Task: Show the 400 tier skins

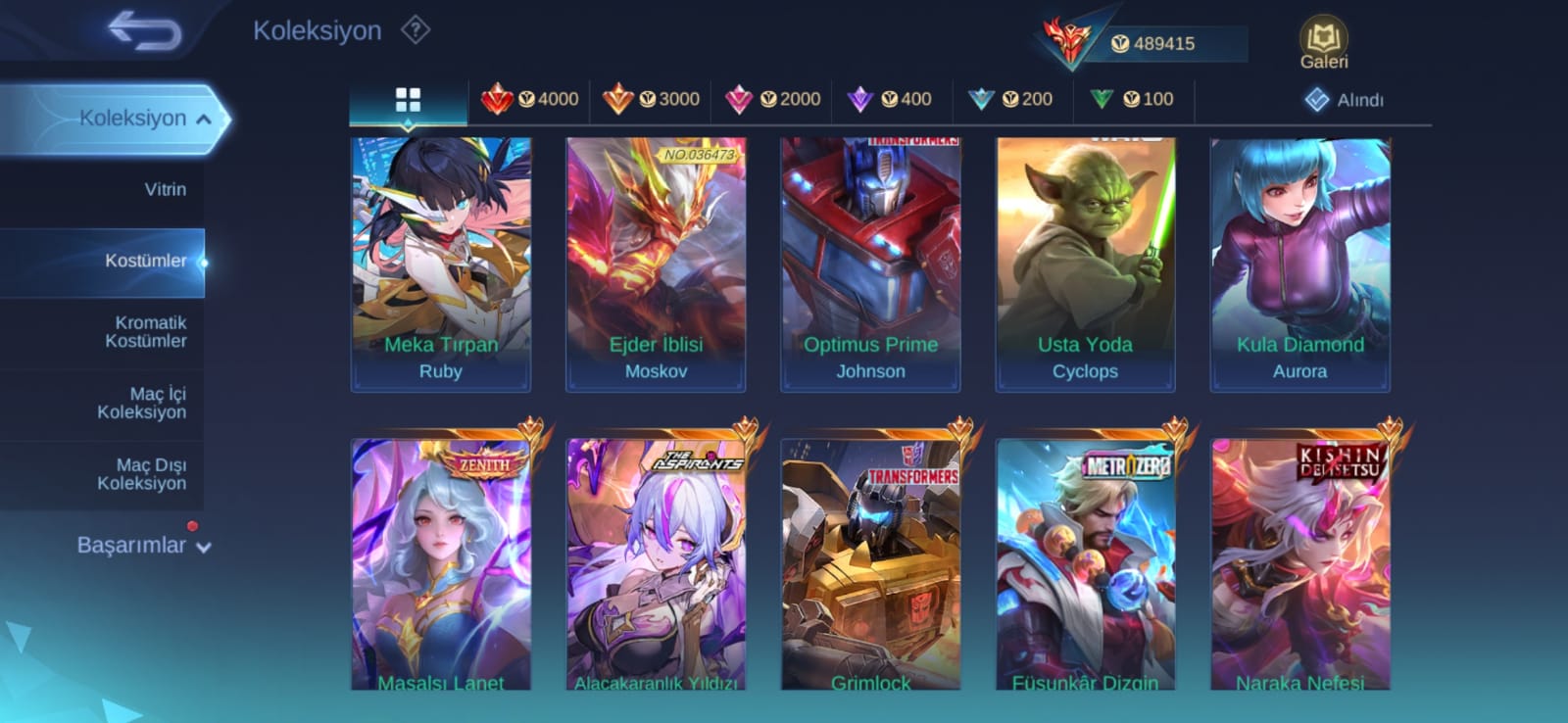Action: coord(890,99)
